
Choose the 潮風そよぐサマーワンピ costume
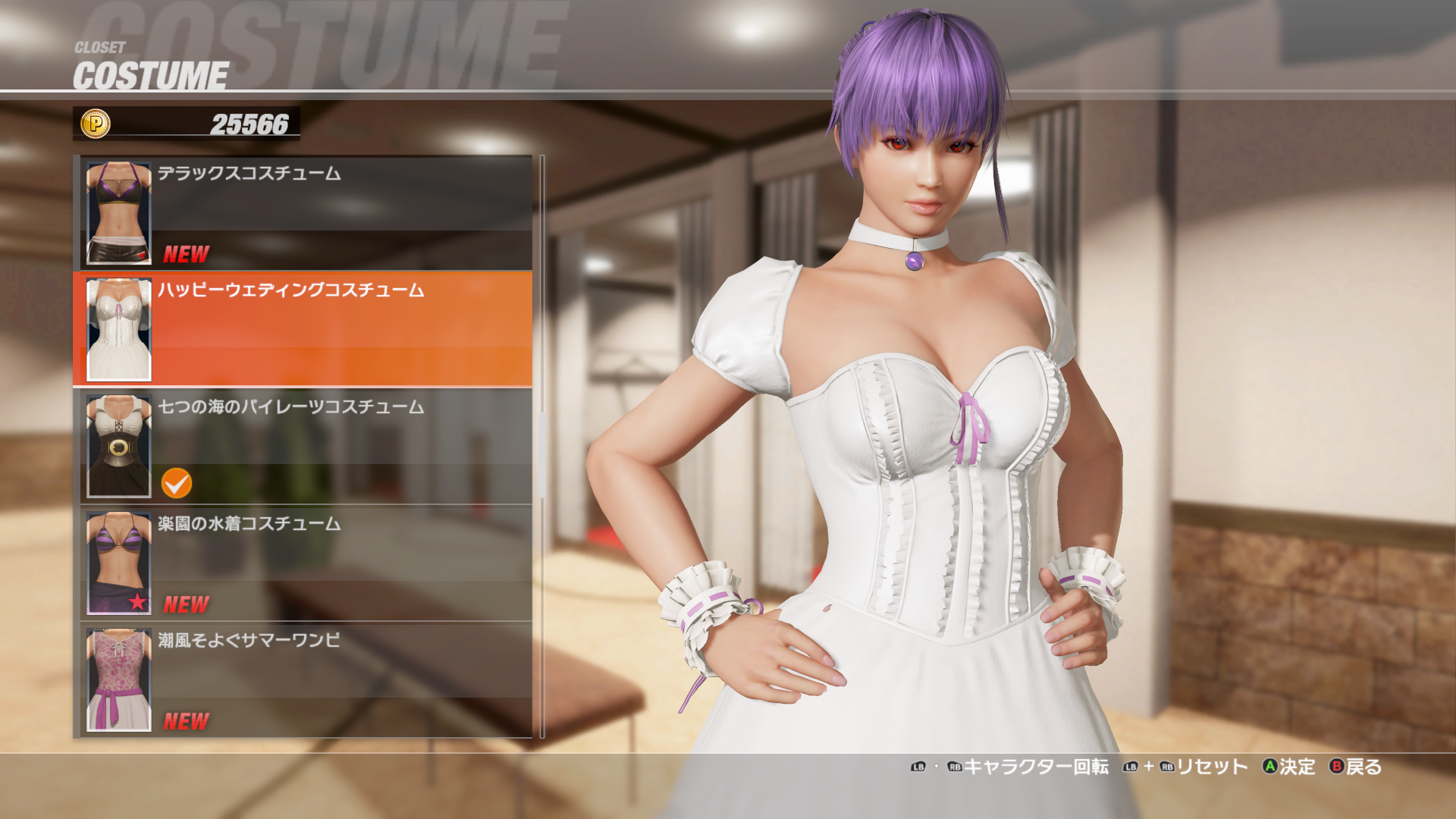(303, 680)
